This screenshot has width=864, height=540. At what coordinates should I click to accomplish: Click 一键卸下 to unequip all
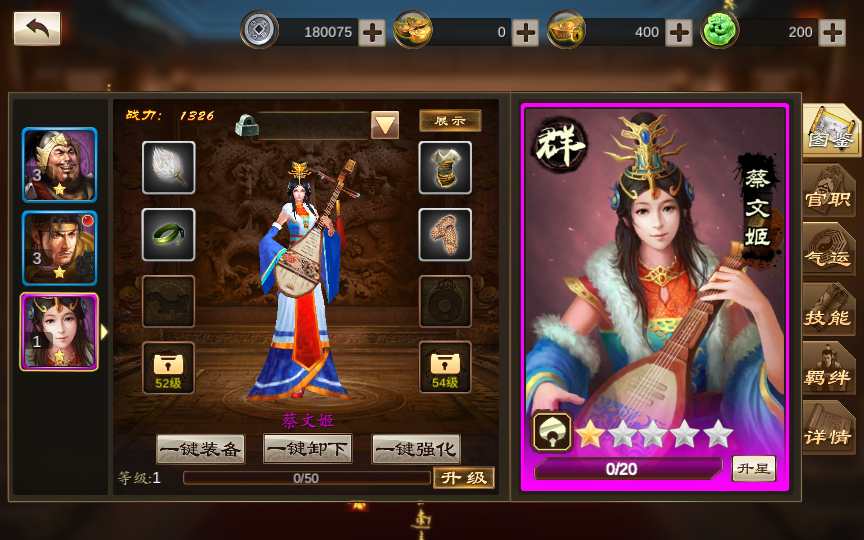(308, 449)
